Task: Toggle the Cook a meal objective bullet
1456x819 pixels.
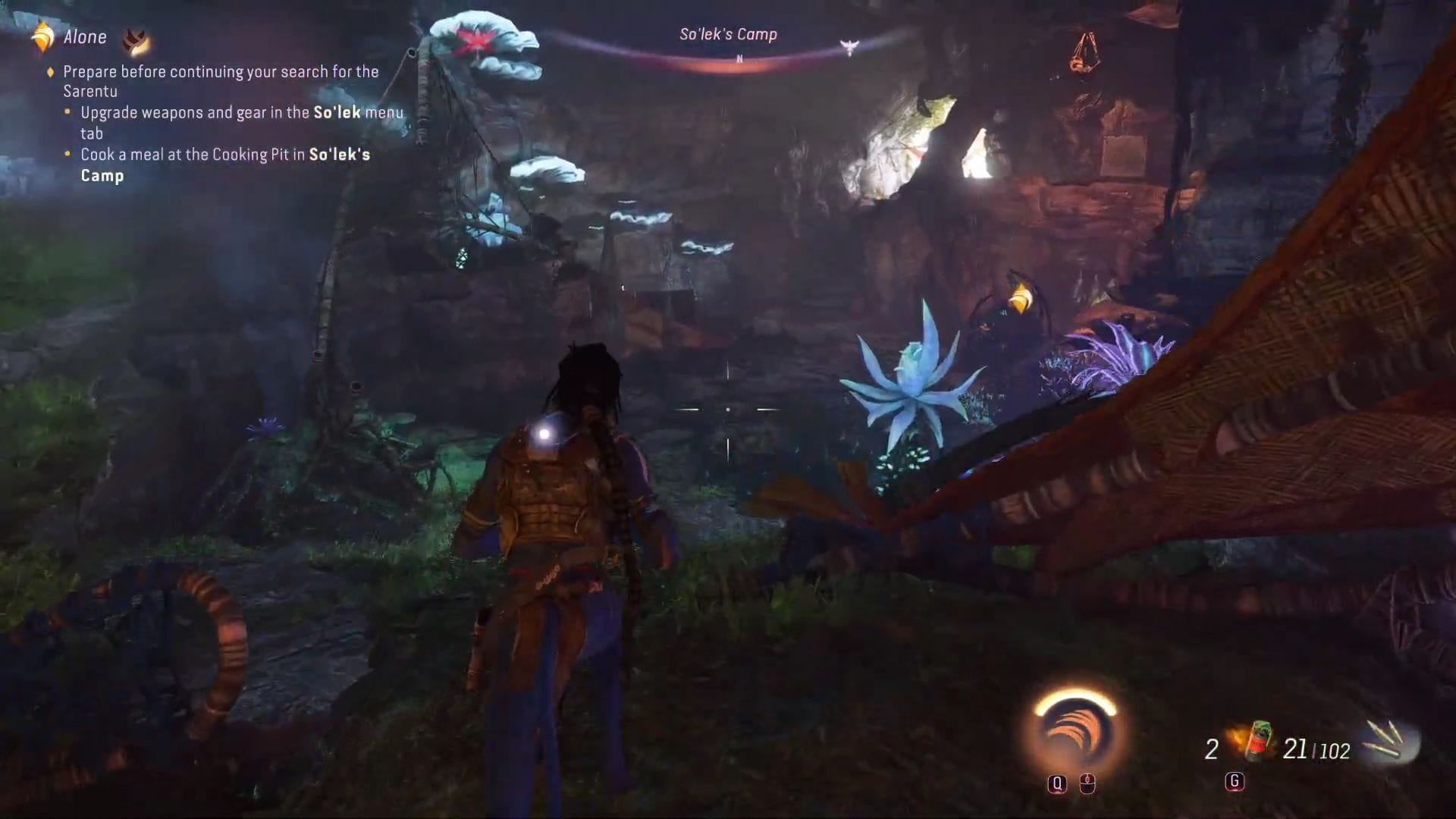Action: pos(67,155)
